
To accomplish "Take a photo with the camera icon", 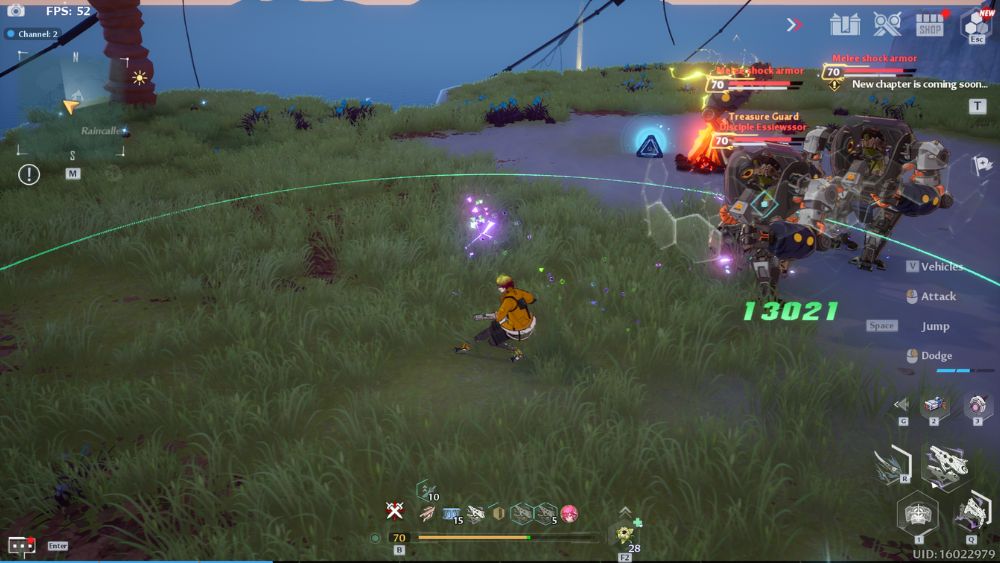I will click(15, 10).
